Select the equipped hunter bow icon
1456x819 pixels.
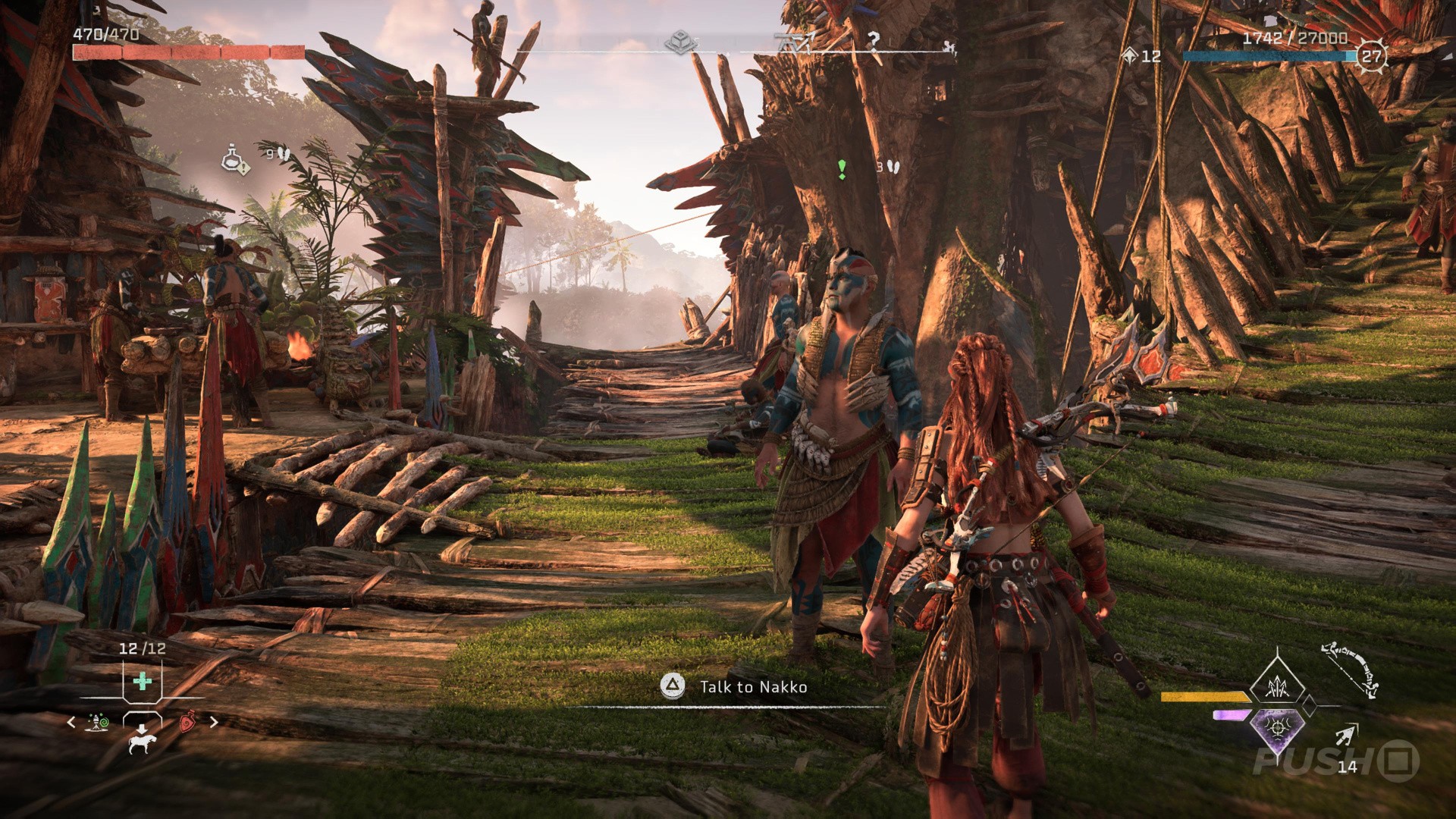tap(1350, 670)
